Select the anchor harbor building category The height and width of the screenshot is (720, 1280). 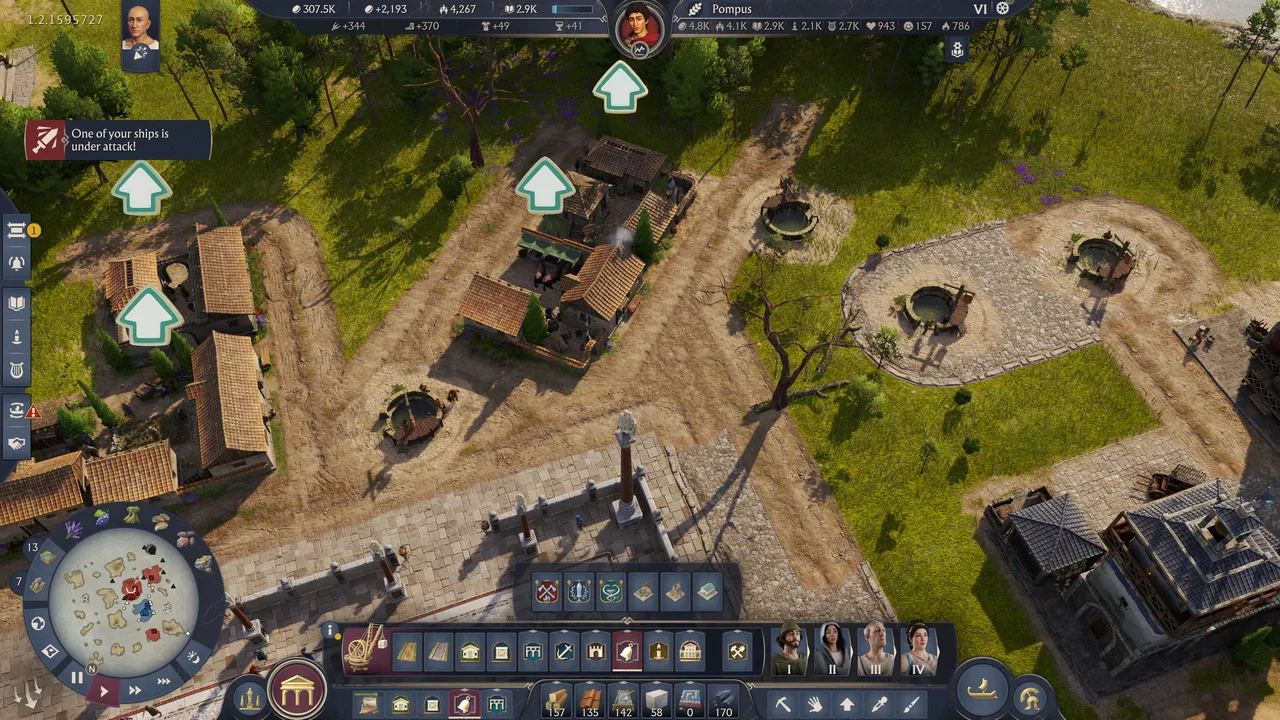(565, 652)
